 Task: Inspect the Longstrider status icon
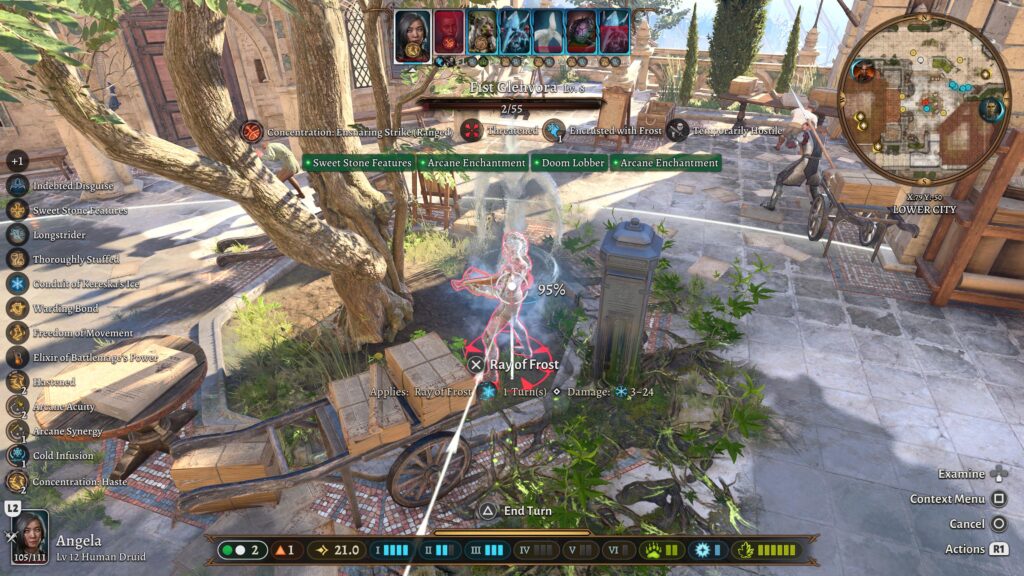tap(17, 234)
